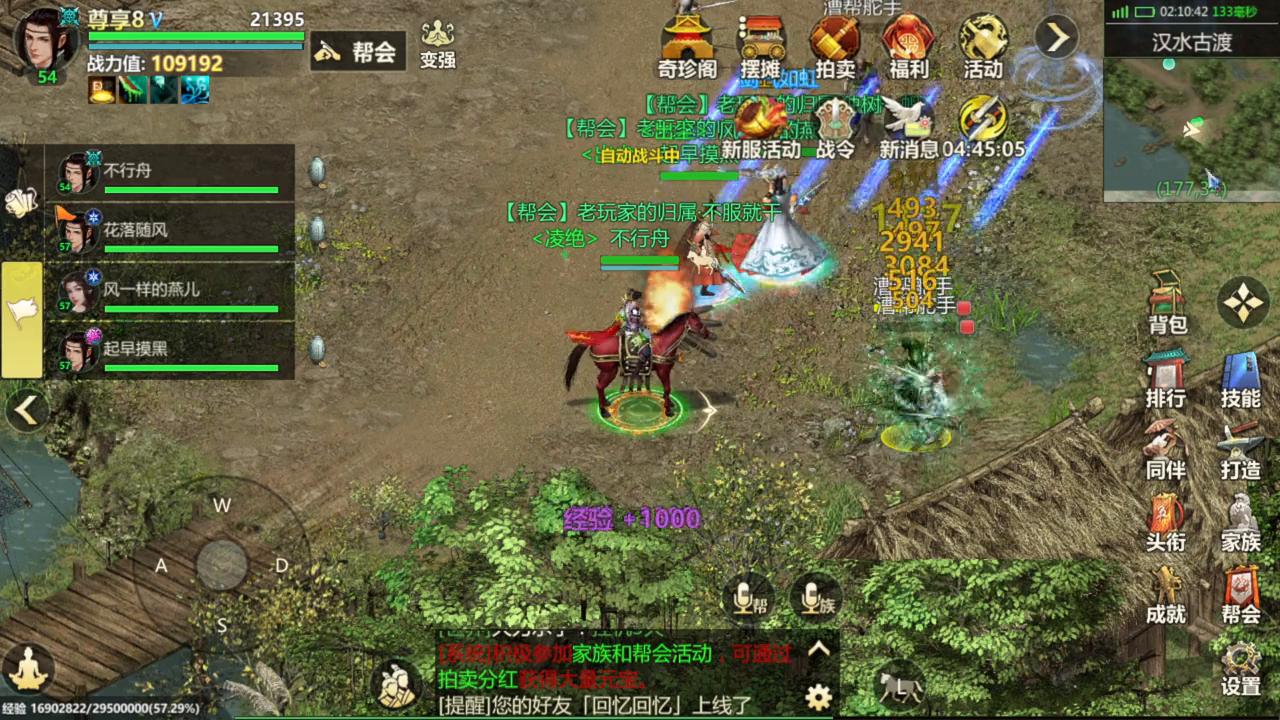The width and height of the screenshot is (1280, 720).
Task: Open the 摆摊 stall market
Action: pyautogui.click(x=761, y=48)
